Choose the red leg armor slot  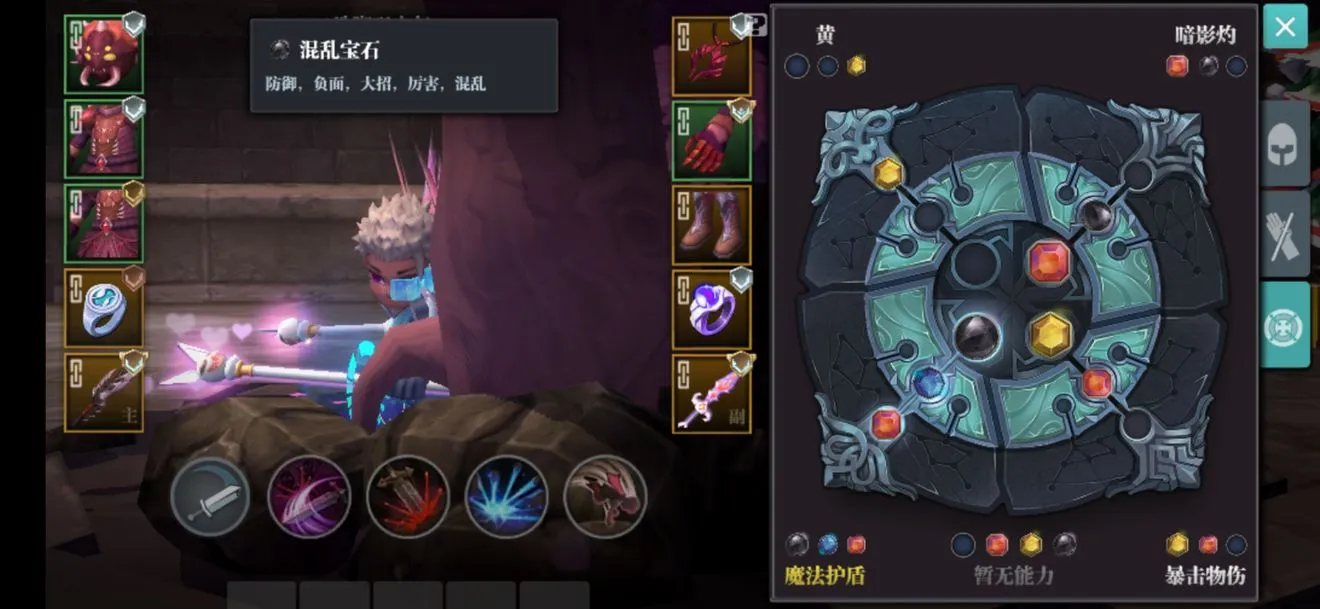coord(104,223)
